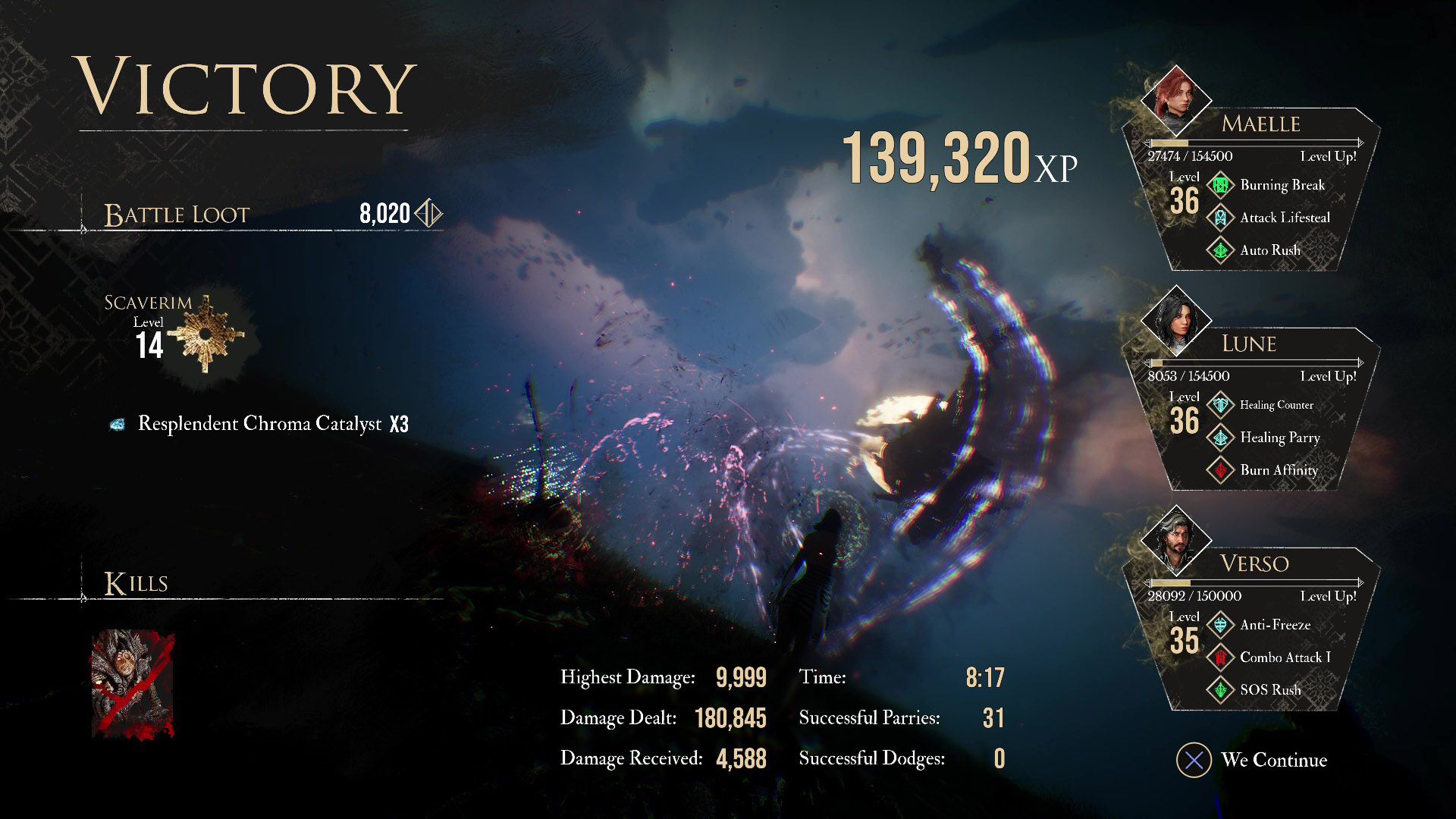Select the Auto Rush icon
1456x819 pixels.
pyautogui.click(x=1220, y=250)
